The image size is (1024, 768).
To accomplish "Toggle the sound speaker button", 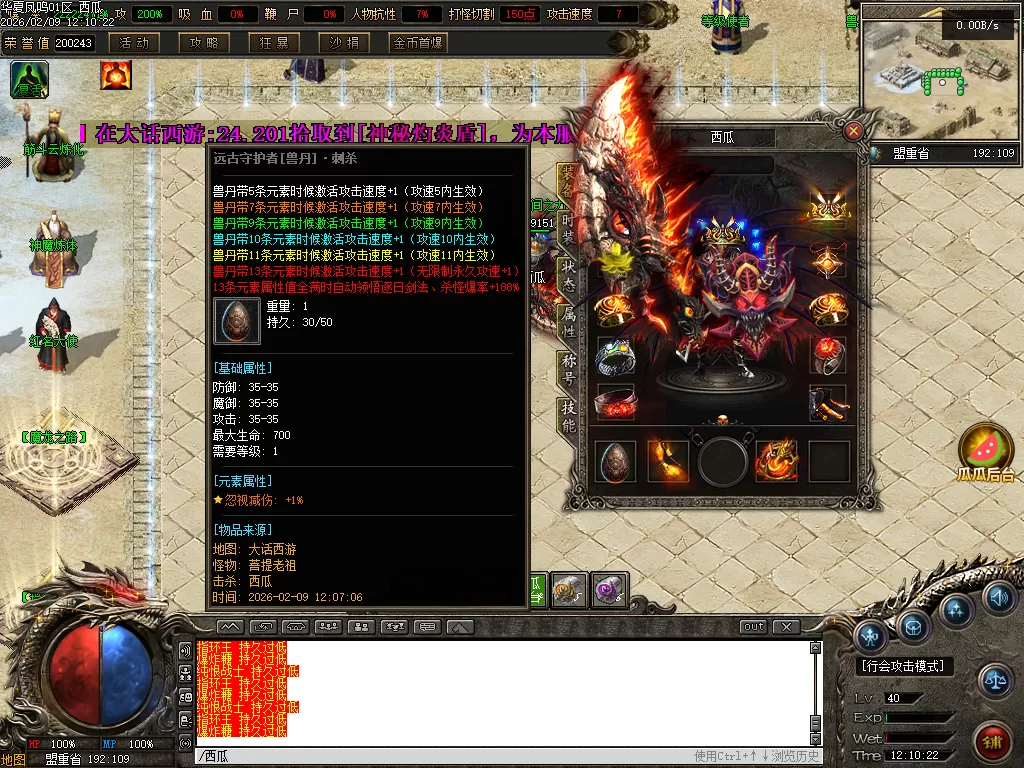I will (998, 598).
